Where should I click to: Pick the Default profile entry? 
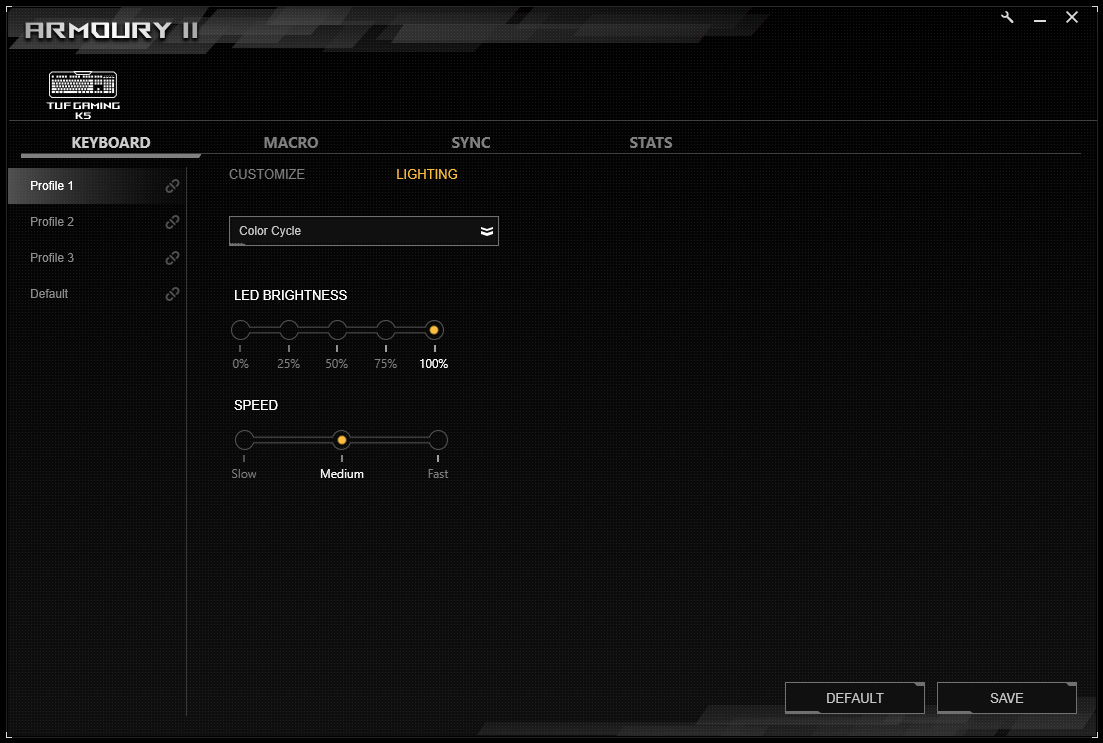(x=50, y=294)
